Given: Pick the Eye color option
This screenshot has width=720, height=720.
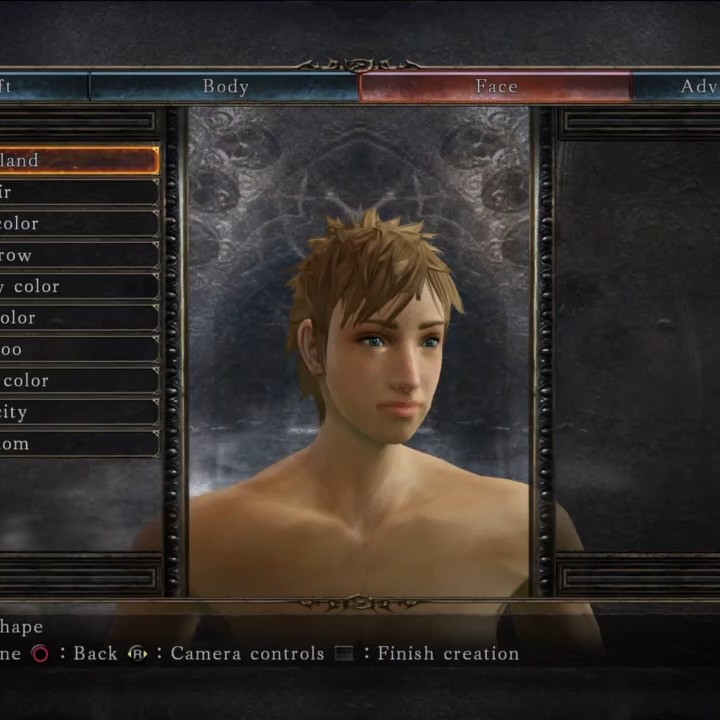Looking at the screenshot, I should point(78,318).
